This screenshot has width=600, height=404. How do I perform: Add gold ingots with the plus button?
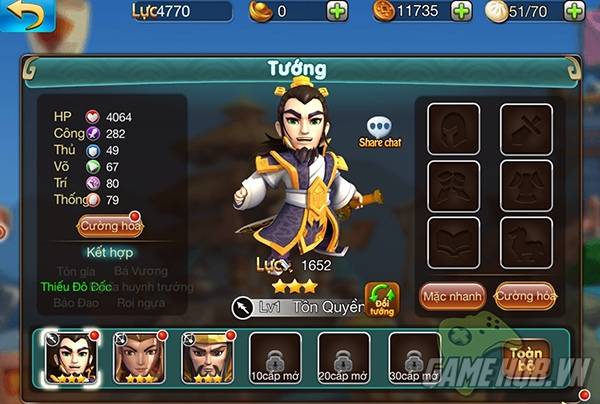(337, 12)
